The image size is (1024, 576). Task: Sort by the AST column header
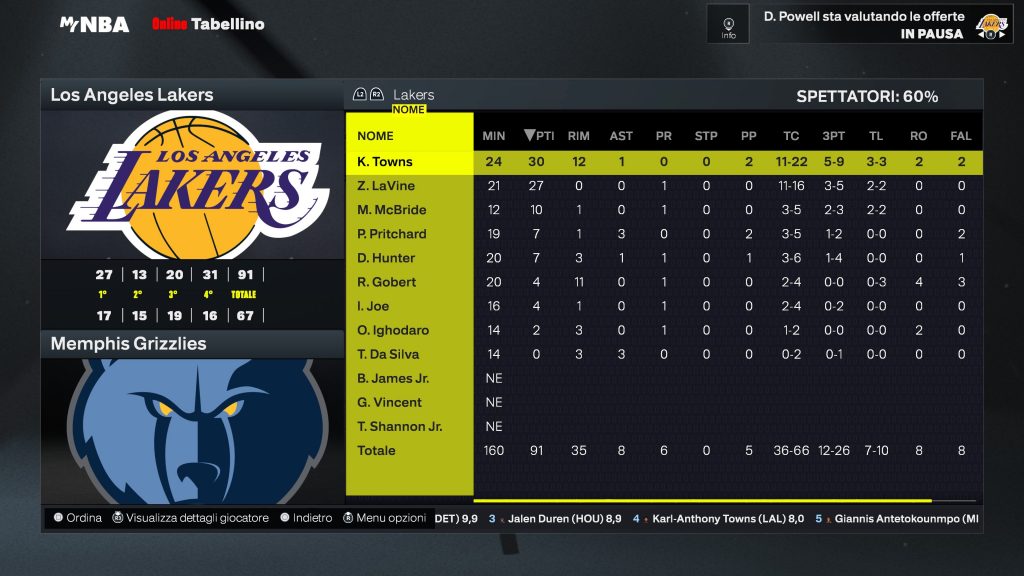pyautogui.click(x=621, y=136)
